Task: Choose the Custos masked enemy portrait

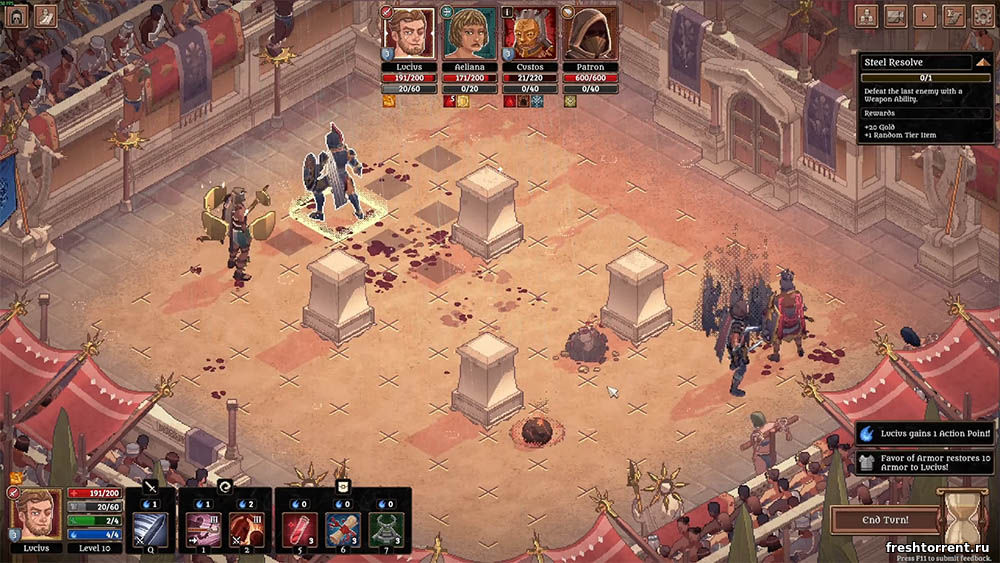Action: 529,35
